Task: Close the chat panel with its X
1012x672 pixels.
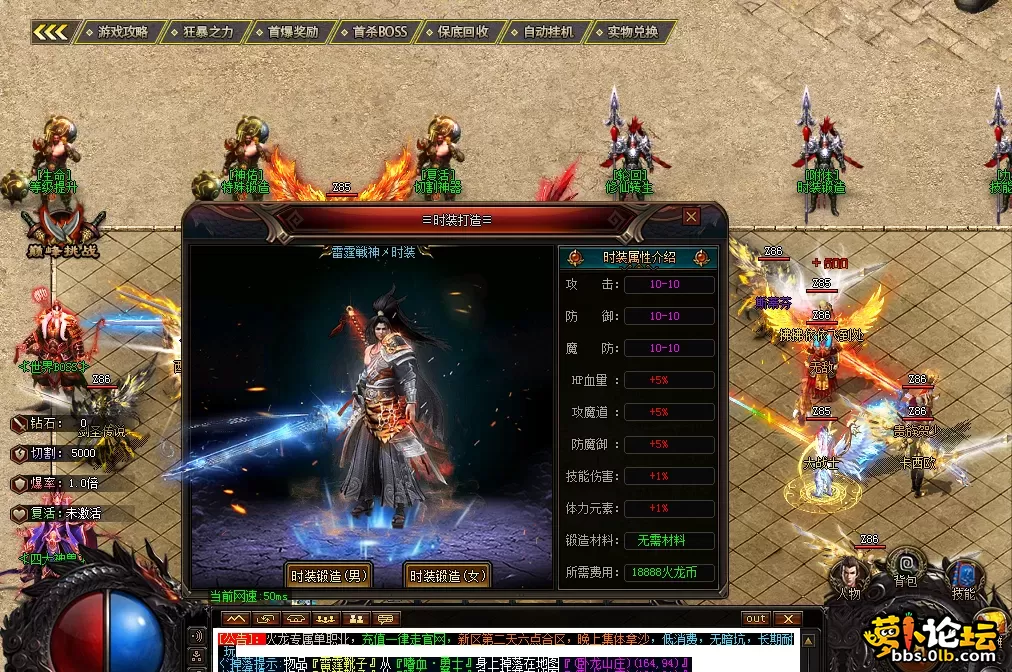Action: 788,619
